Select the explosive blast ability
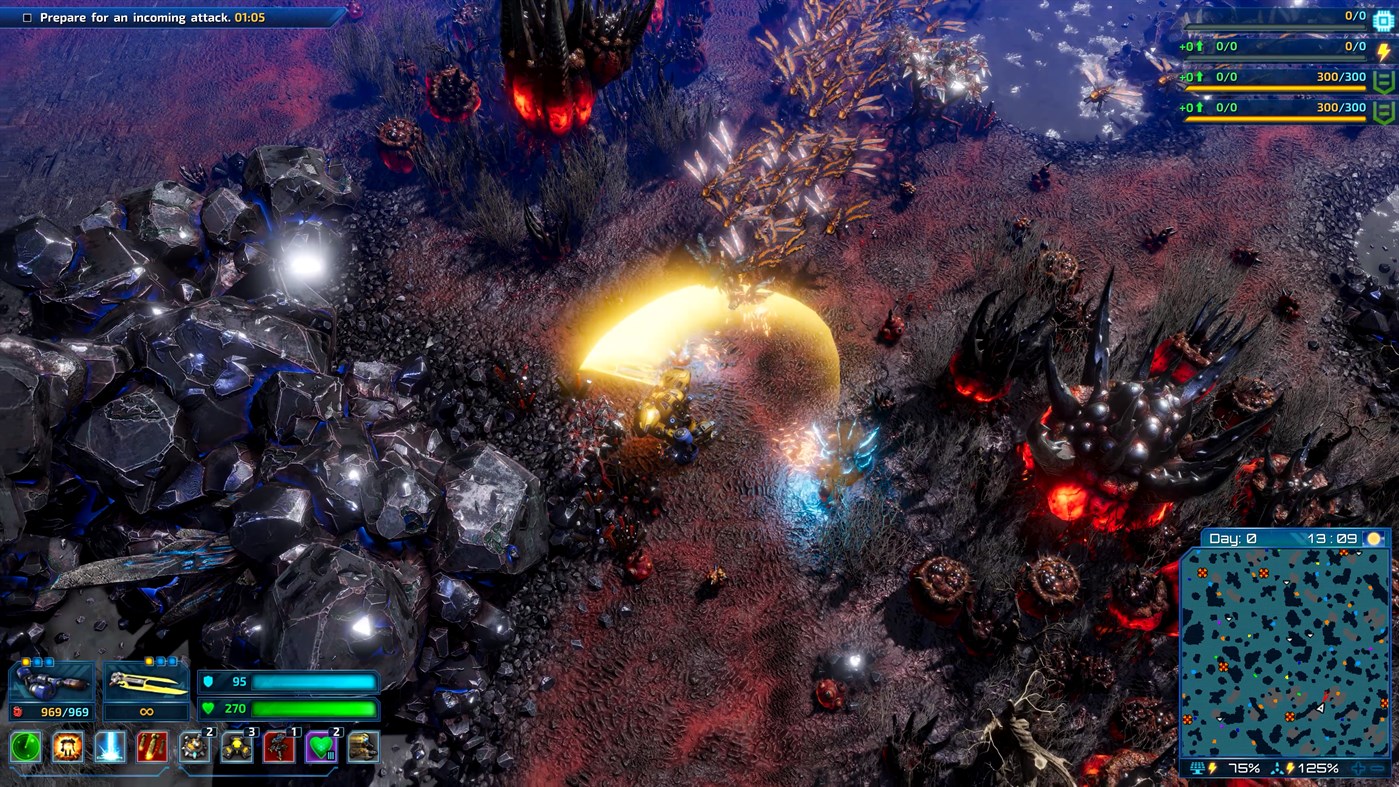The width and height of the screenshot is (1399, 787). click(67, 748)
